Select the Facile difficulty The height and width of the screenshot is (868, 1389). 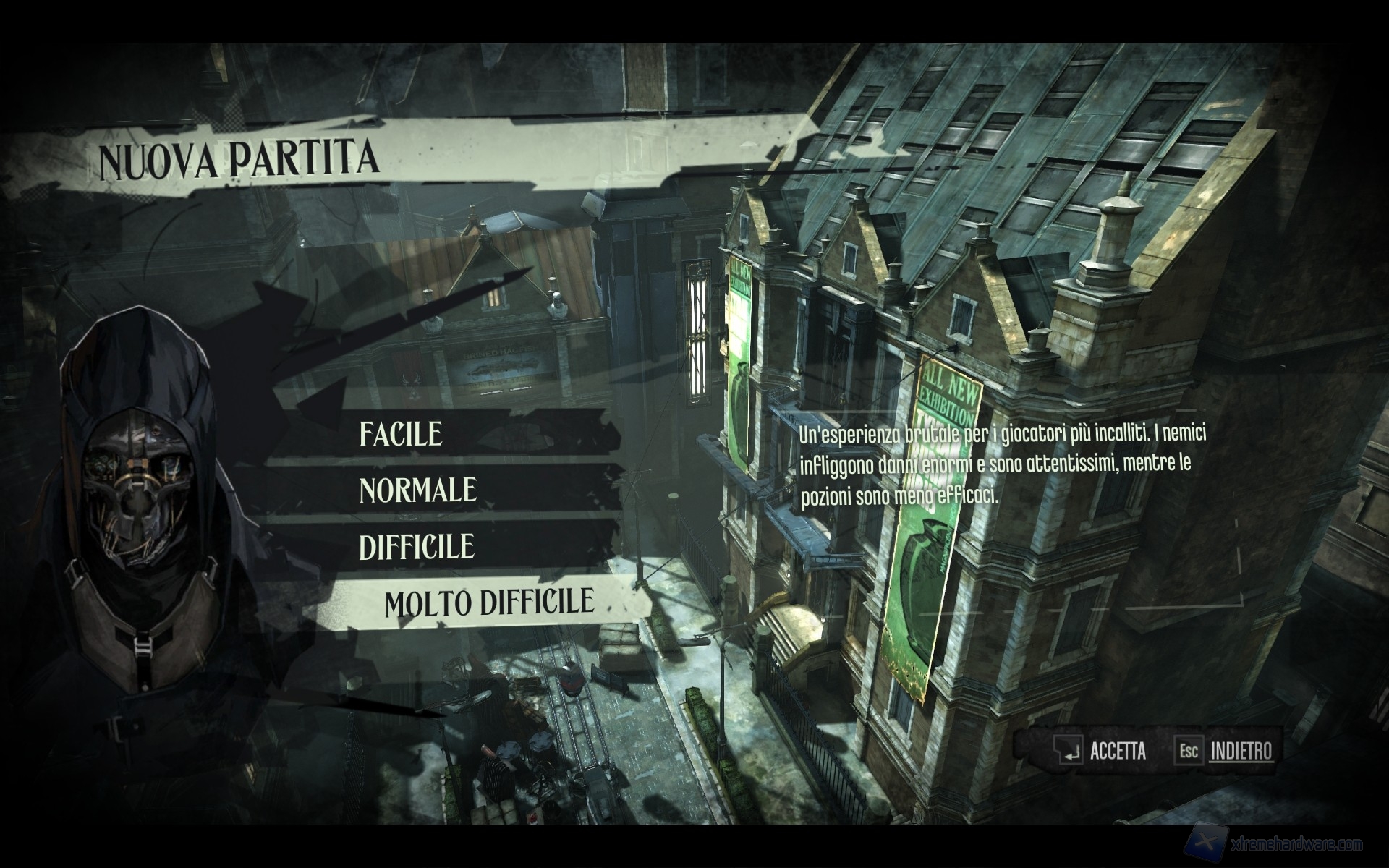coord(402,434)
